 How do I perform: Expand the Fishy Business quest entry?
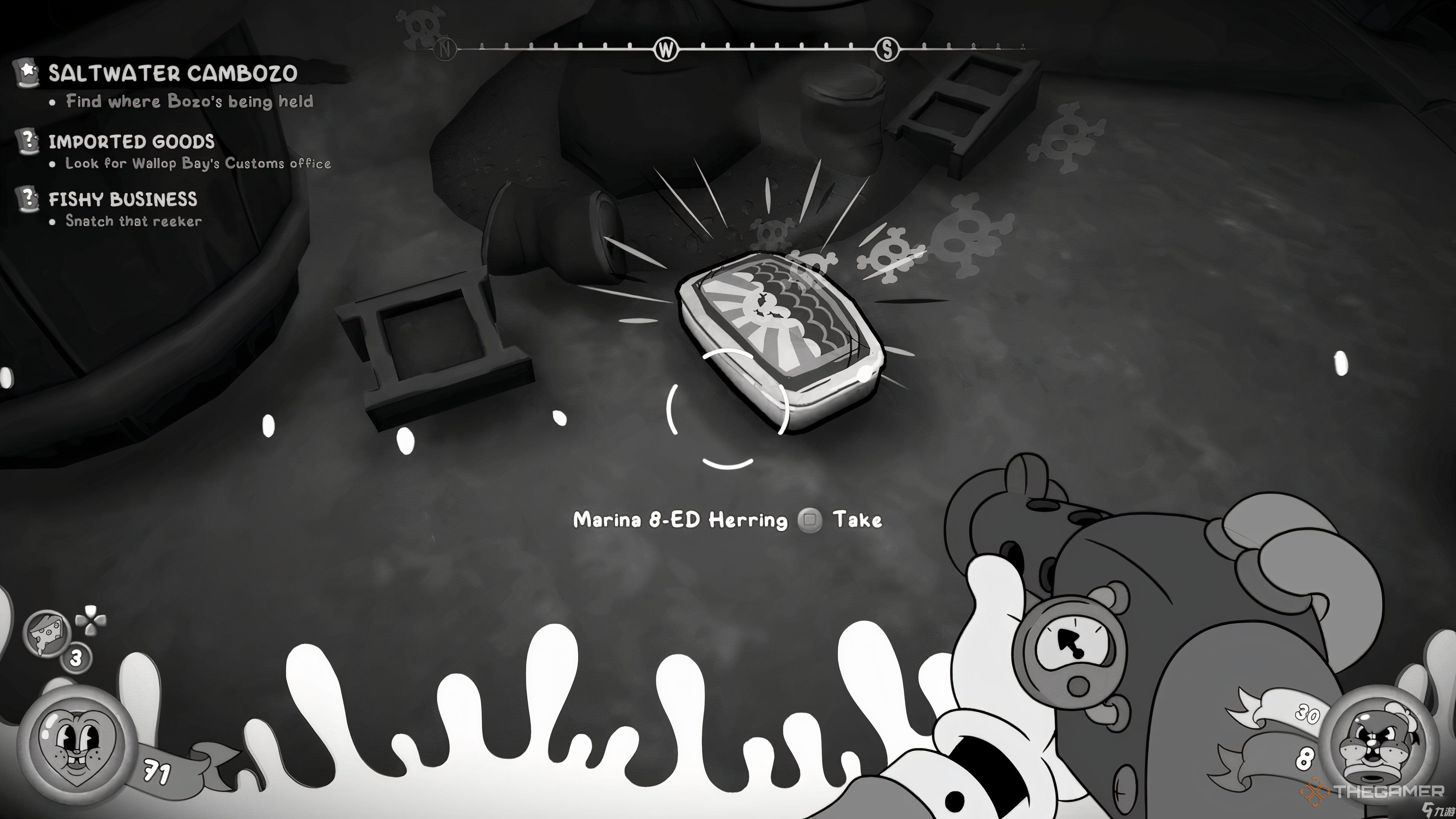(x=123, y=199)
